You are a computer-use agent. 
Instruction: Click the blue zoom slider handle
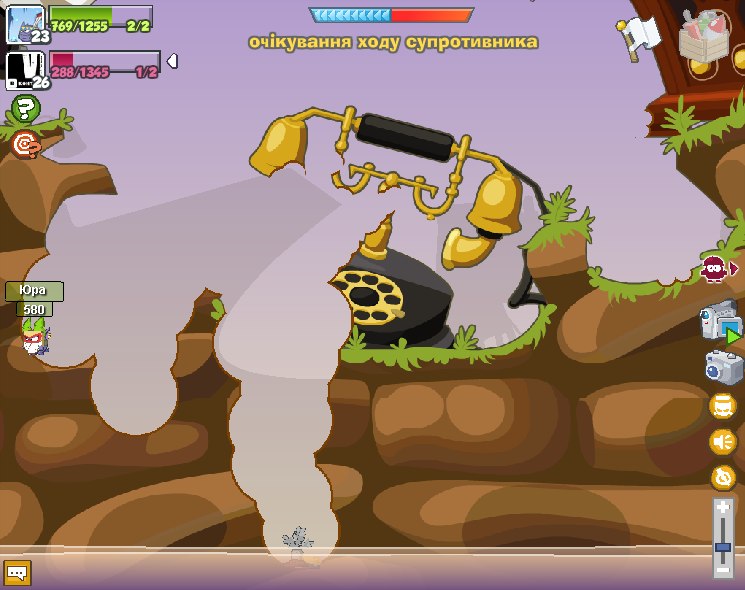click(723, 548)
